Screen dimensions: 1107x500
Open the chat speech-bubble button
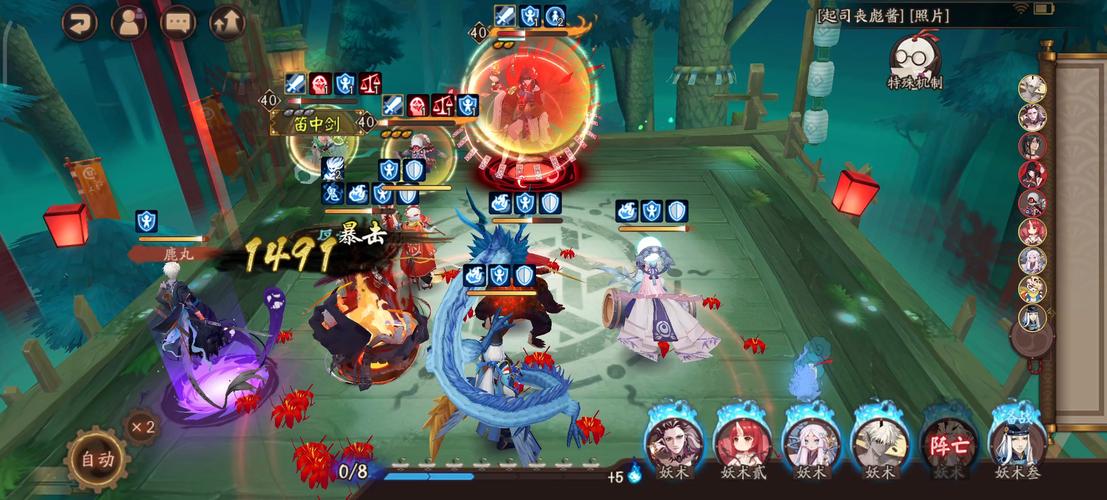click(178, 22)
